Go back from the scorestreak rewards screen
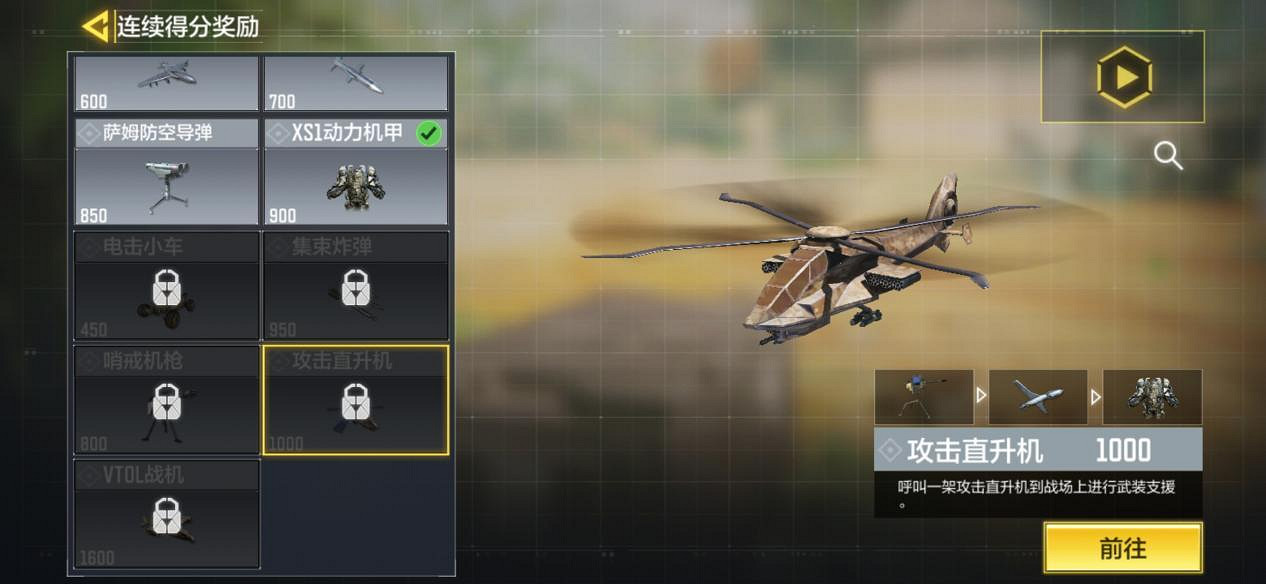1266x584 pixels. click(x=96, y=26)
